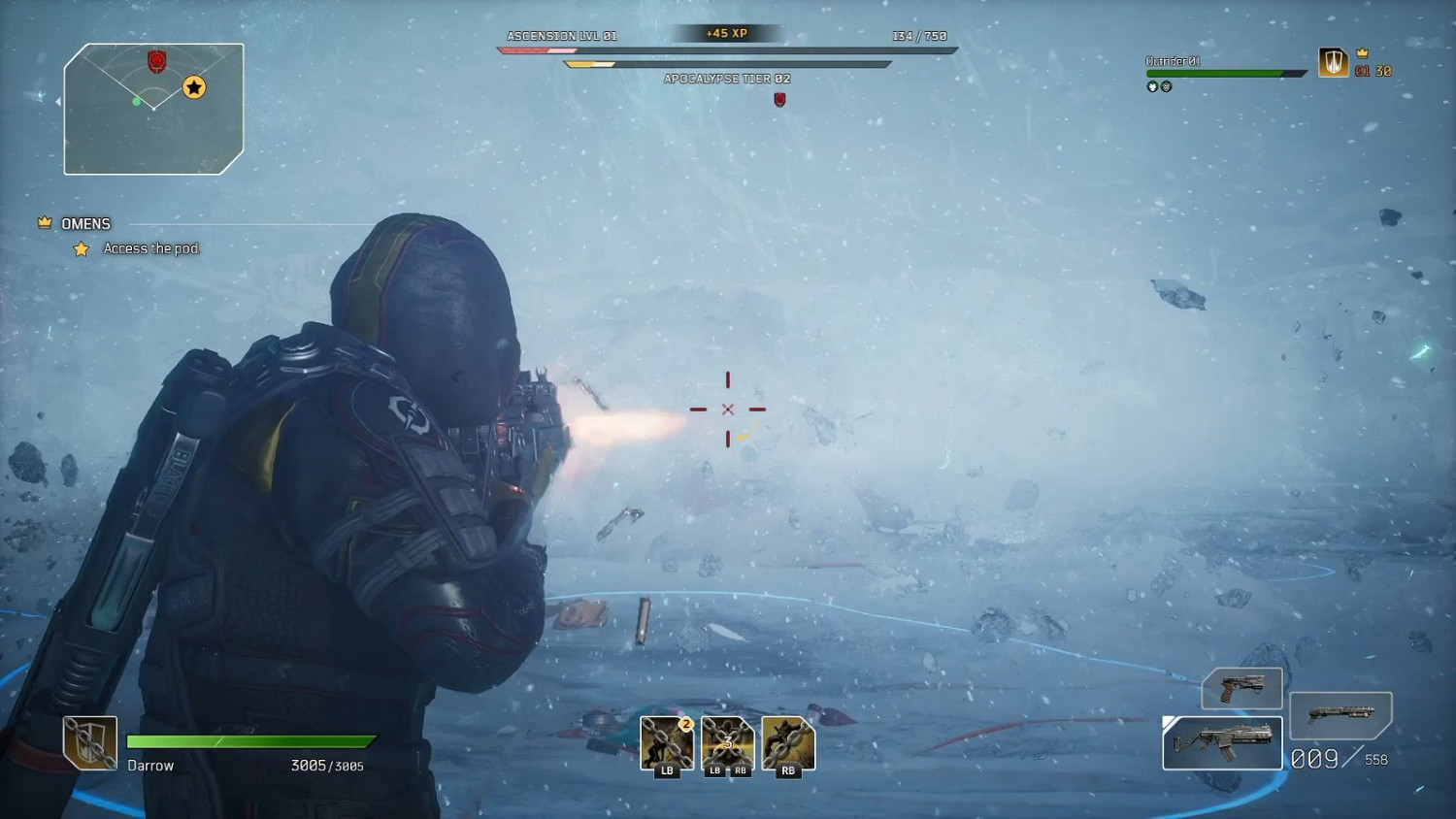Click the star objective marker on the minimap
1456x819 pixels.
[x=194, y=87]
